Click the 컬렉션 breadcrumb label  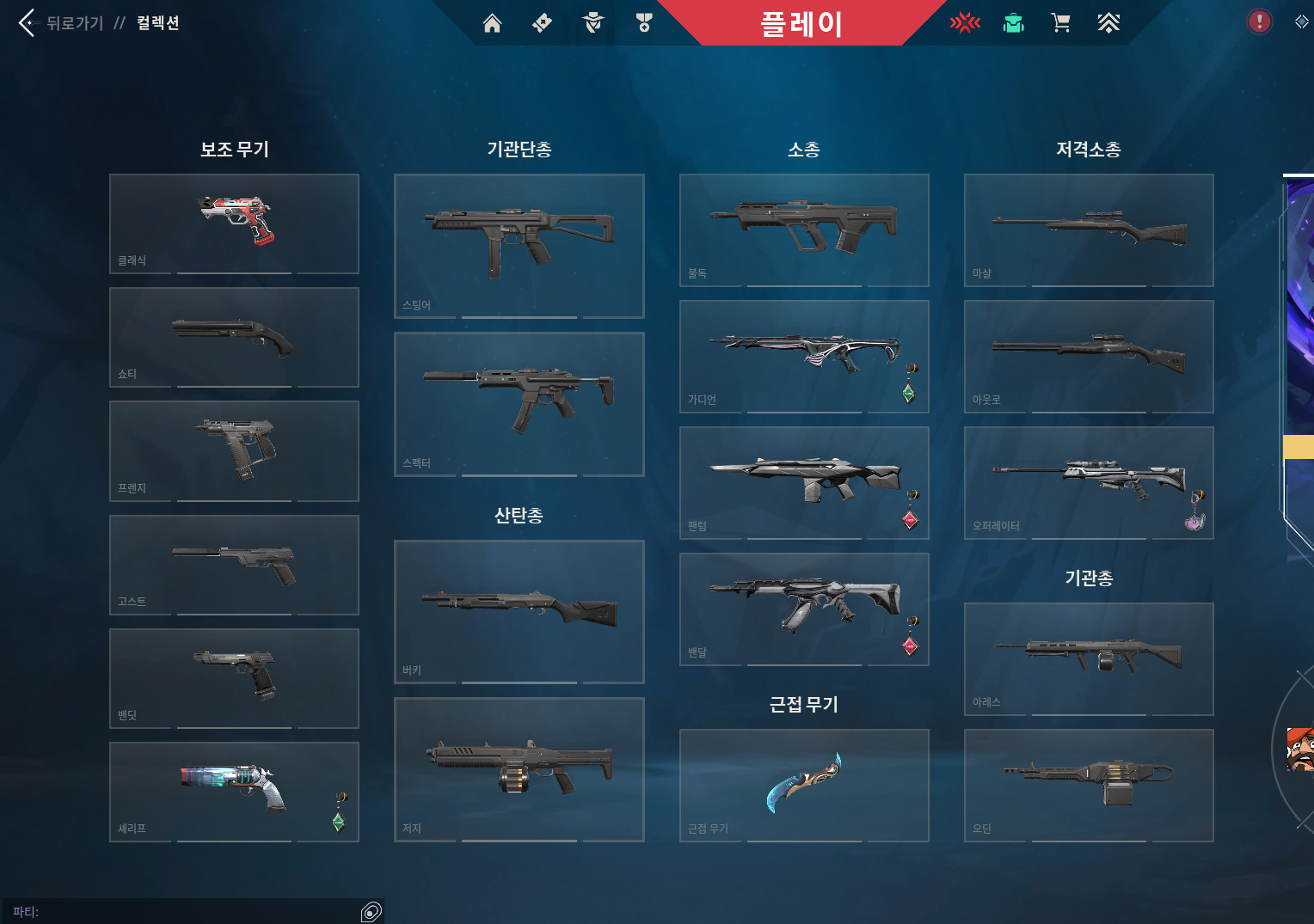(x=157, y=23)
